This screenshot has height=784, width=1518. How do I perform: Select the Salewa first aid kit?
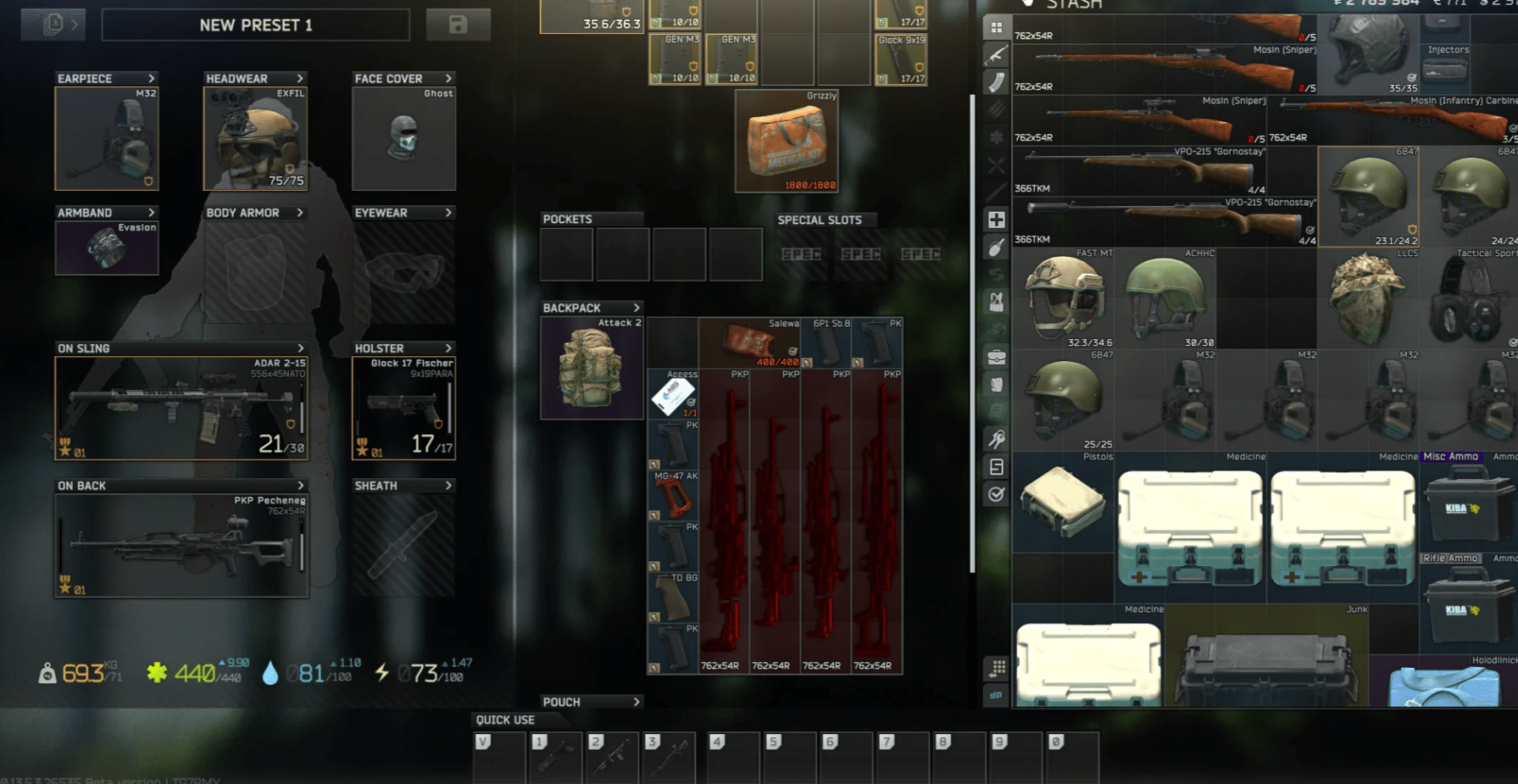749,343
